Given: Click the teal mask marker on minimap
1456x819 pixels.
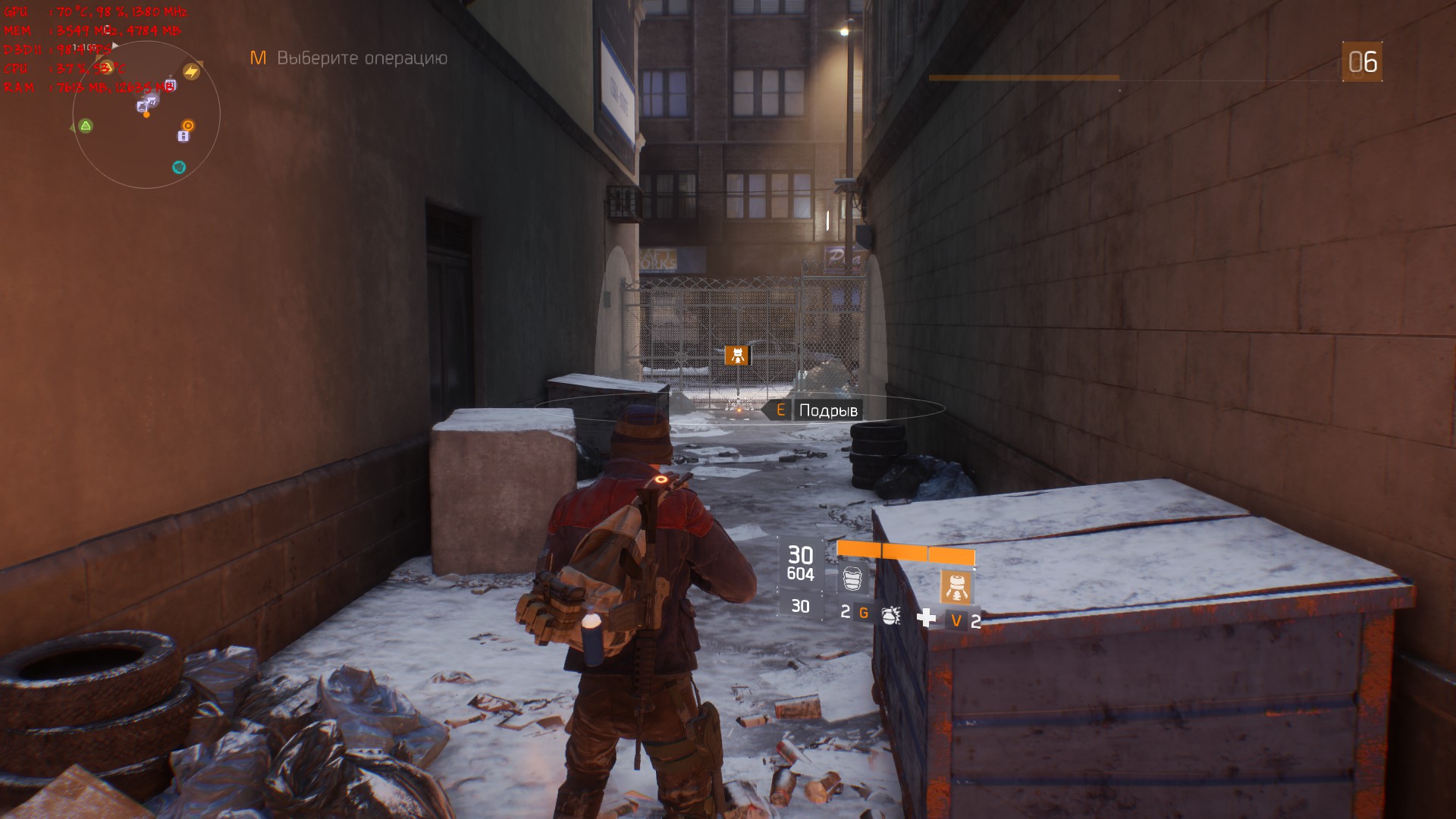Looking at the screenshot, I should point(179,167).
